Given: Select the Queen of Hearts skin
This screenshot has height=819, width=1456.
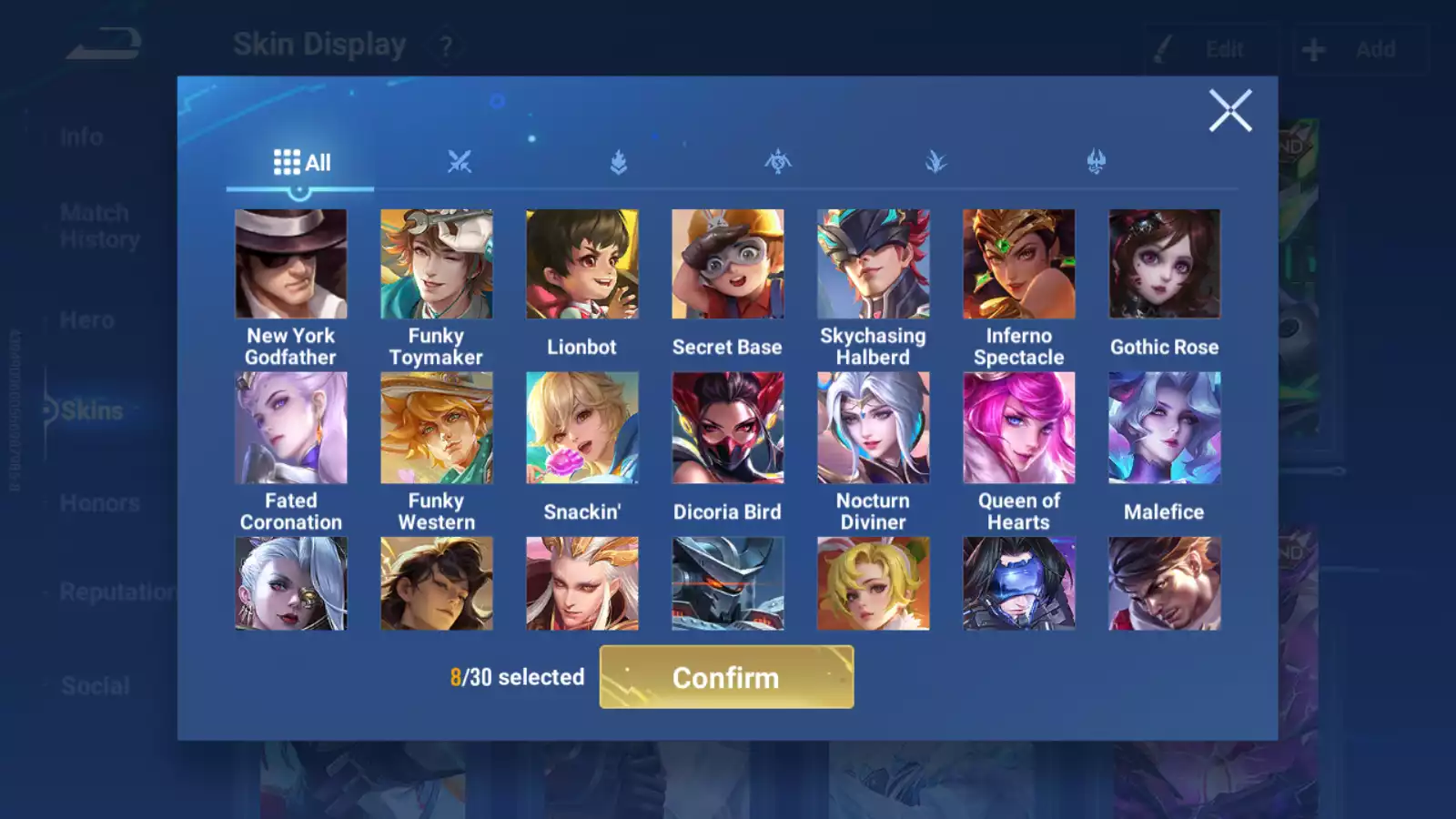Looking at the screenshot, I should tap(1019, 428).
